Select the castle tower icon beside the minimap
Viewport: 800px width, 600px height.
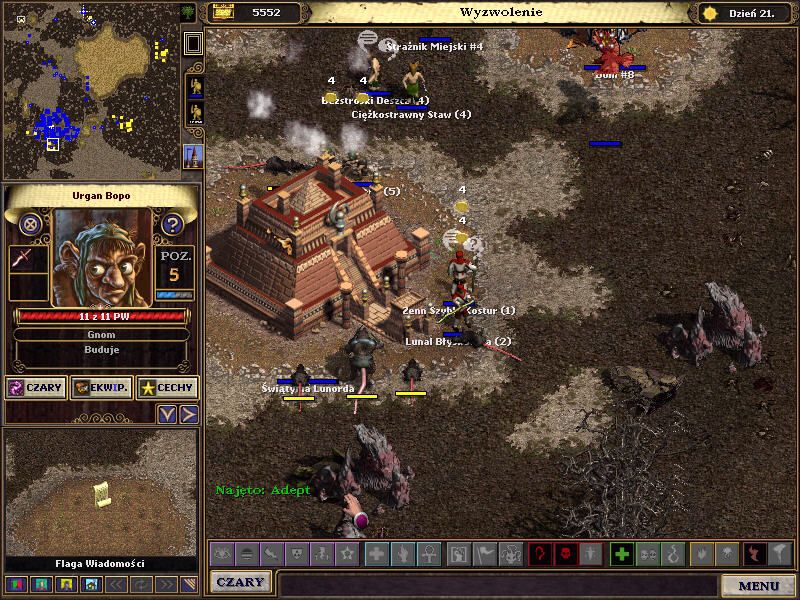pyautogui.click(x=194, y=155)
